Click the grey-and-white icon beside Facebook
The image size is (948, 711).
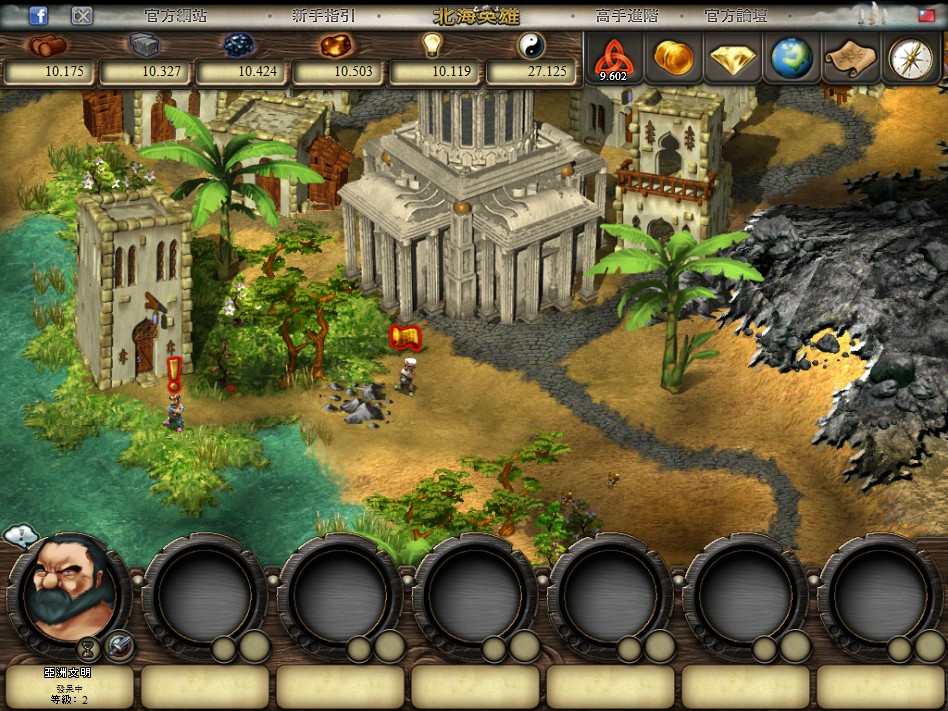click(83, 16)
